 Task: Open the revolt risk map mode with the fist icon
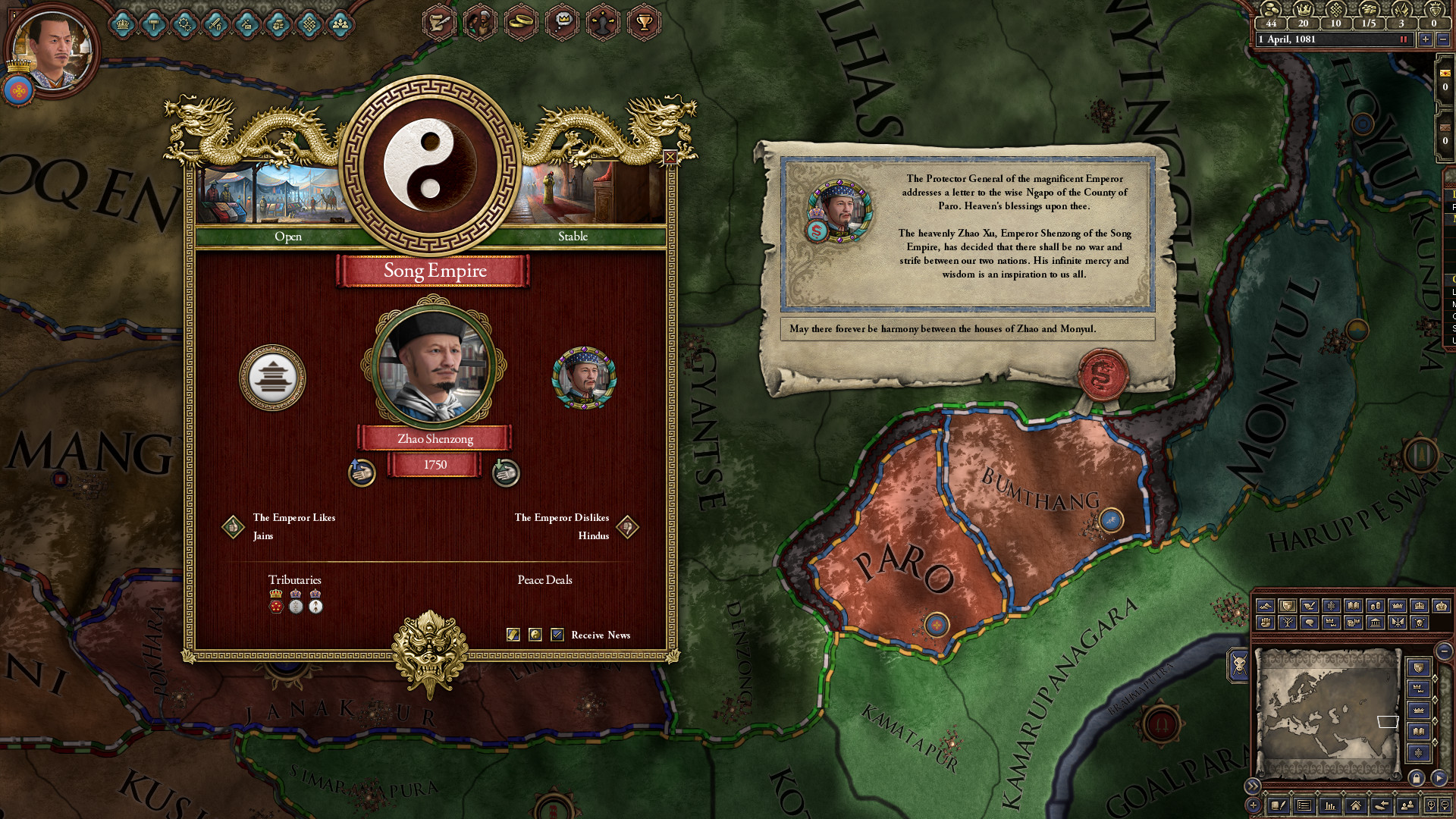pyautogui.click(x=1265, y=623)
